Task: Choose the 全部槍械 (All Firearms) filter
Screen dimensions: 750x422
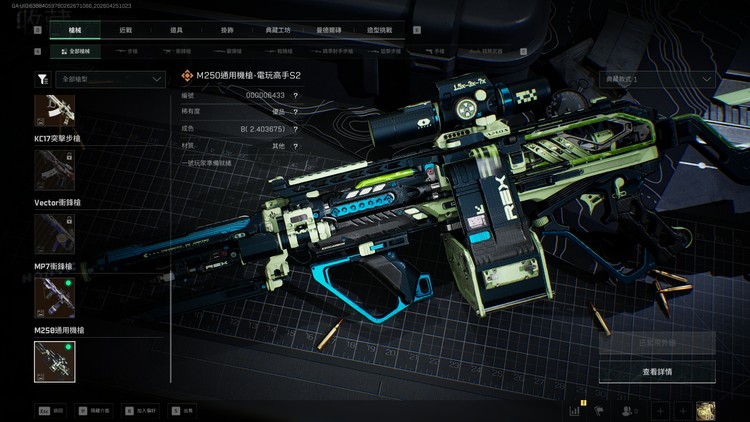Action: click(74, 50)
